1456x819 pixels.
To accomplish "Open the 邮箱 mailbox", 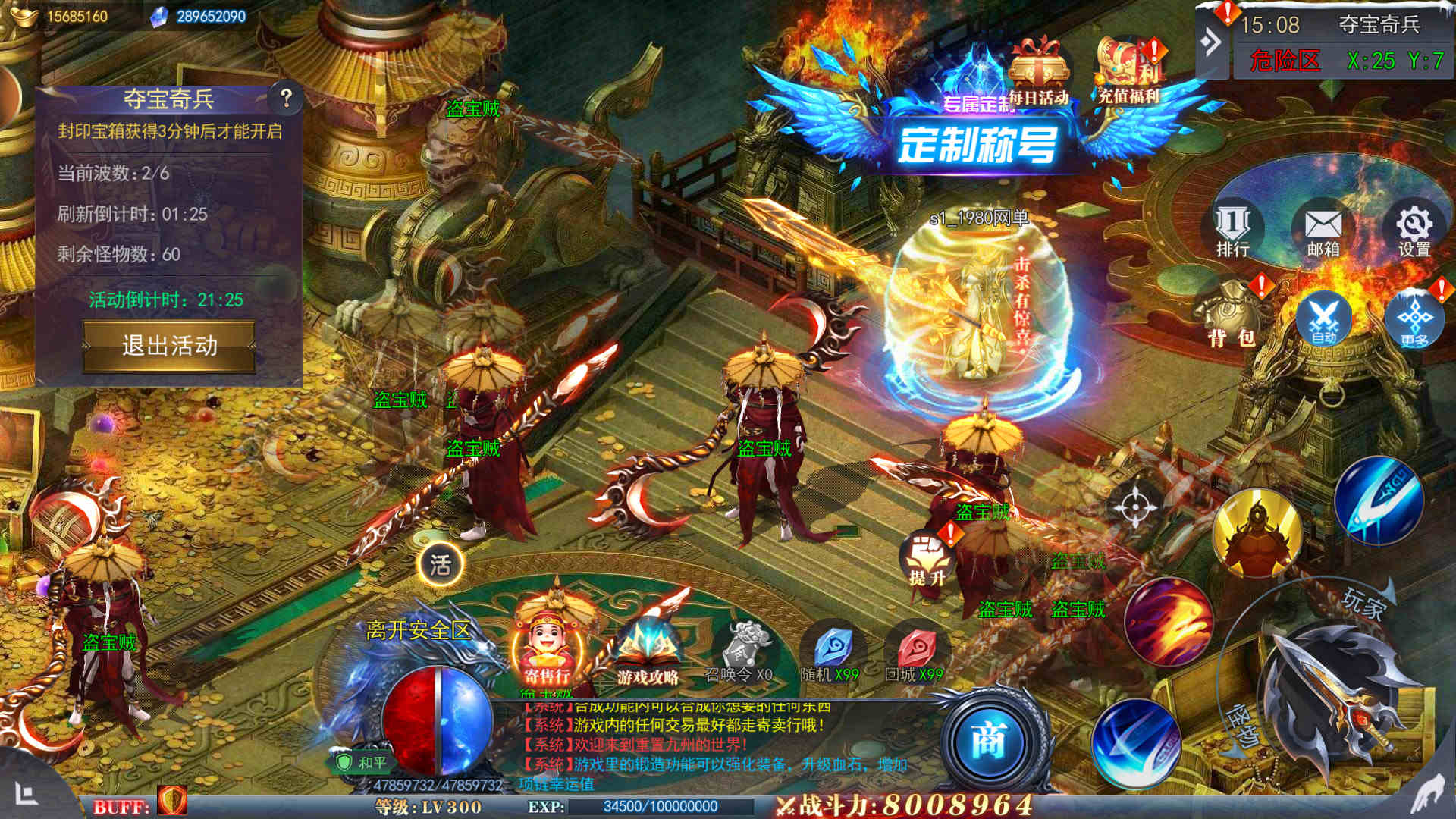I will click(1323, 230).
